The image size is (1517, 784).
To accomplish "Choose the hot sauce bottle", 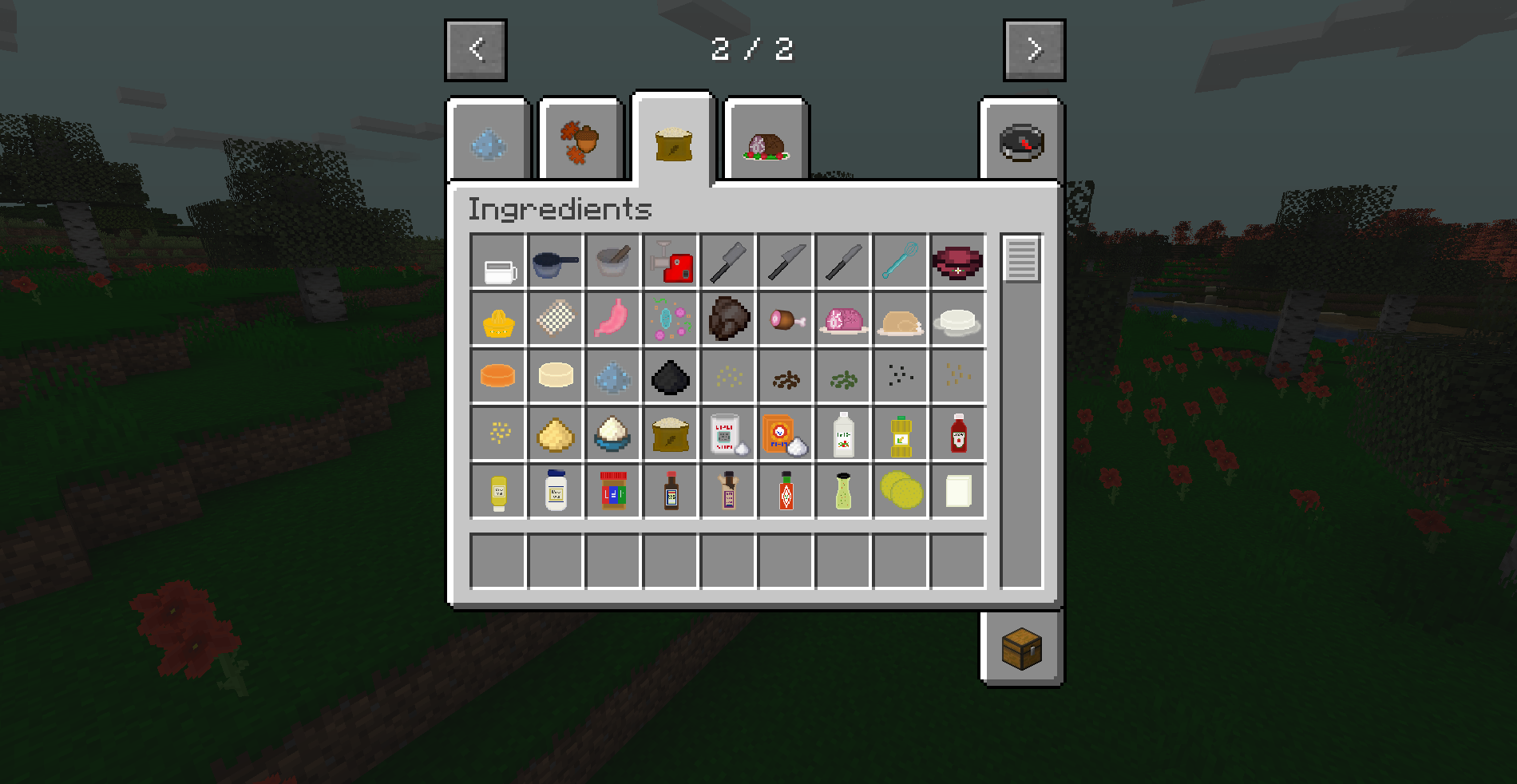I will pos(786,491).
